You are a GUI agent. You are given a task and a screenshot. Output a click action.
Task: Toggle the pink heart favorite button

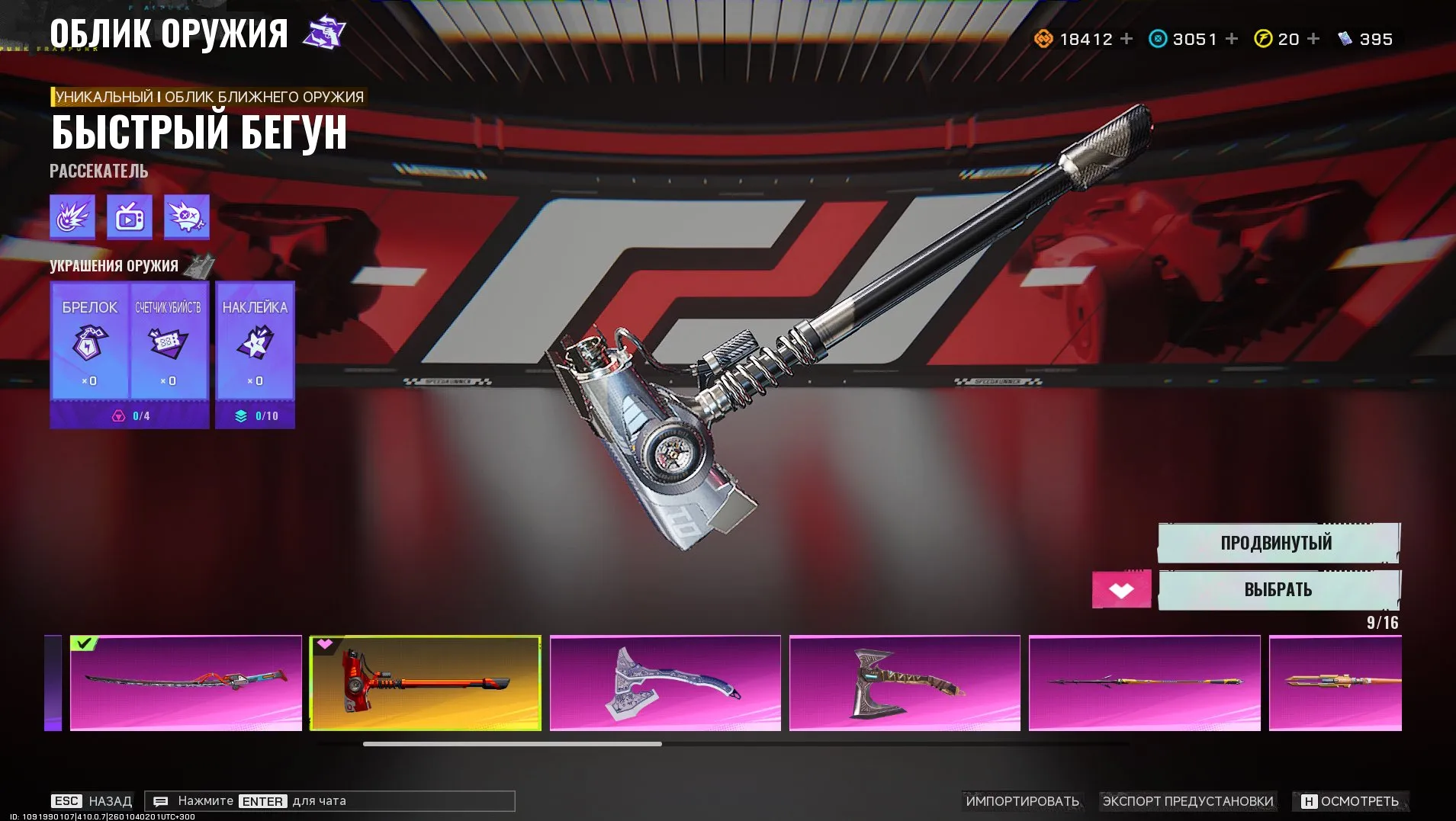tap(1121, 590)
